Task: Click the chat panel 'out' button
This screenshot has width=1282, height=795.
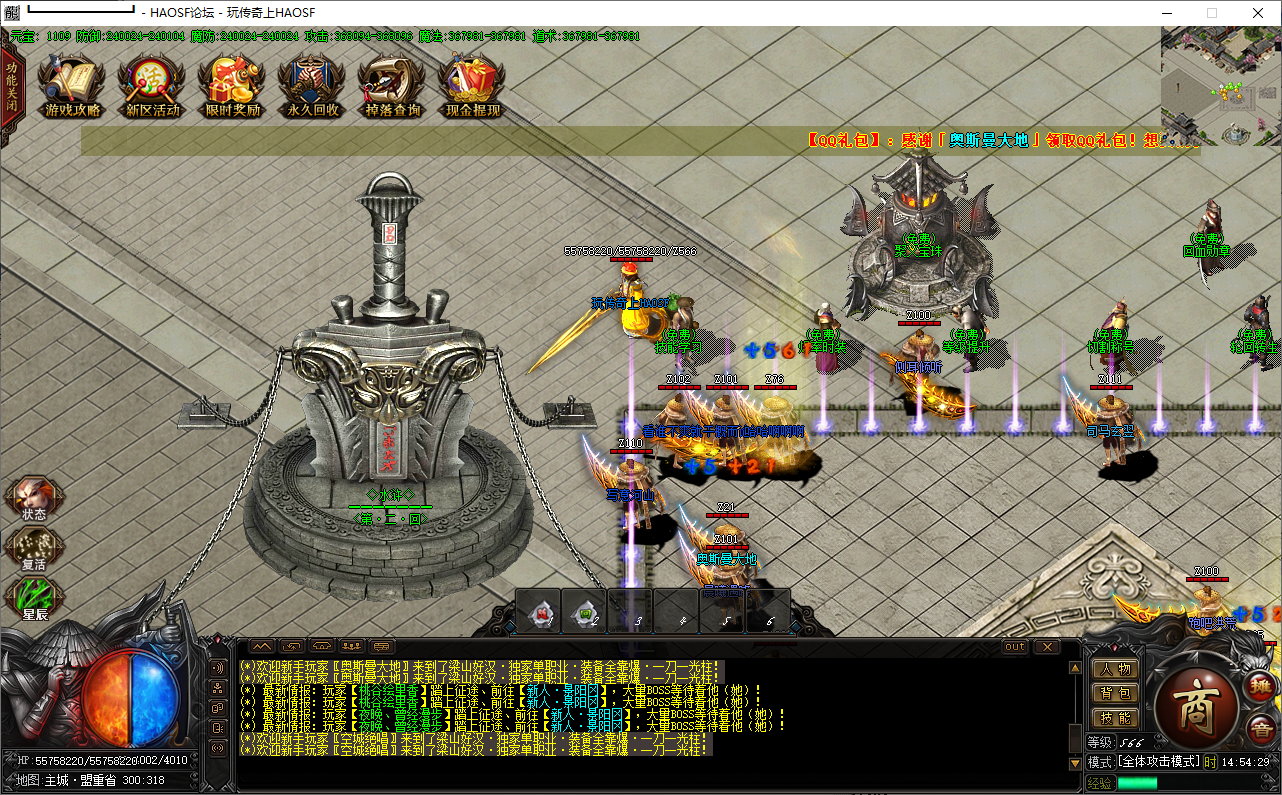Action: coord(1015,647)
